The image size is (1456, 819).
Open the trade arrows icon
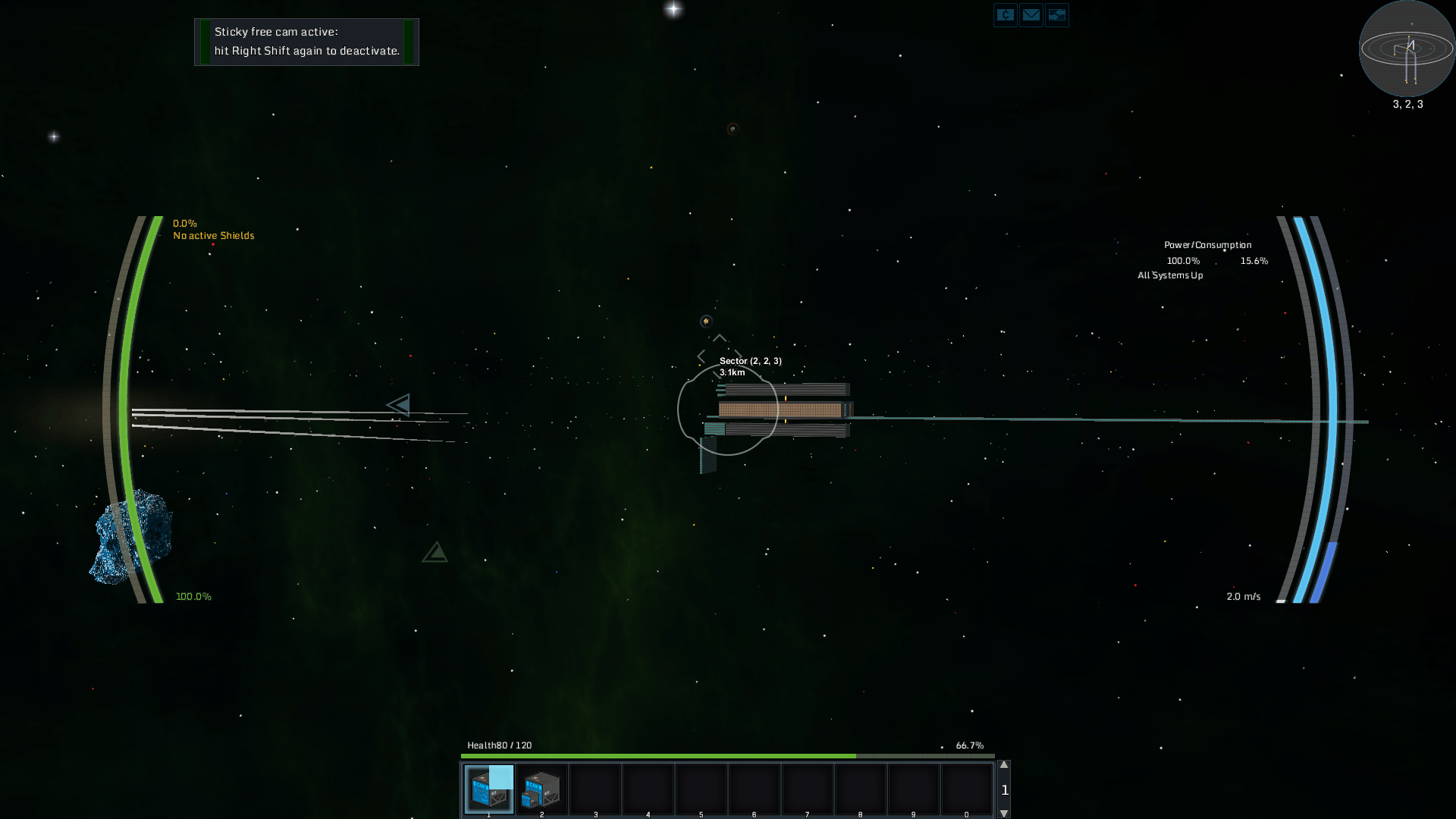tap(1056, 15)
